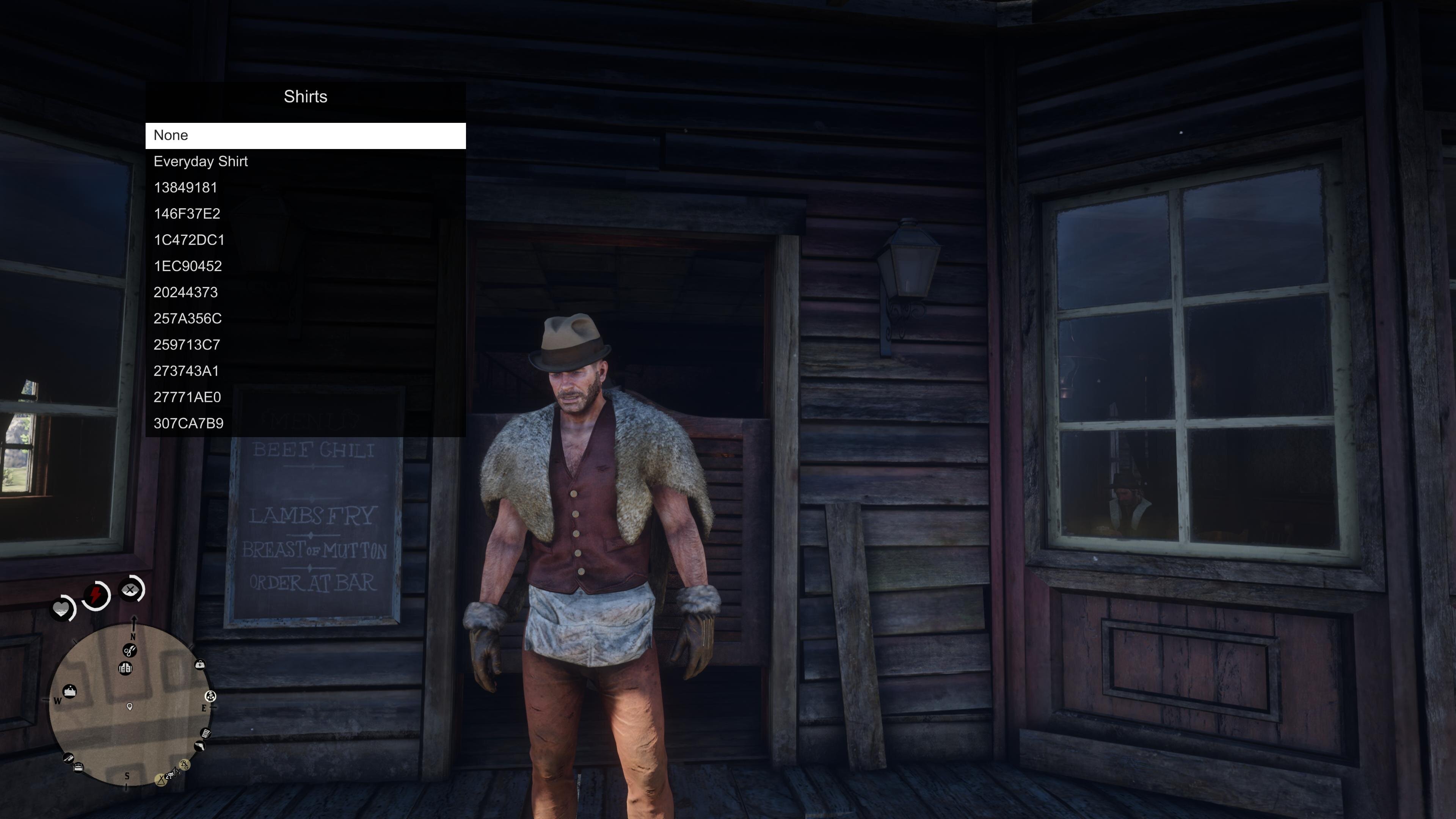Pick the 273743A1 shirt
The height and width of the screenshot is (819, 1456).
[x=305, y=371]
